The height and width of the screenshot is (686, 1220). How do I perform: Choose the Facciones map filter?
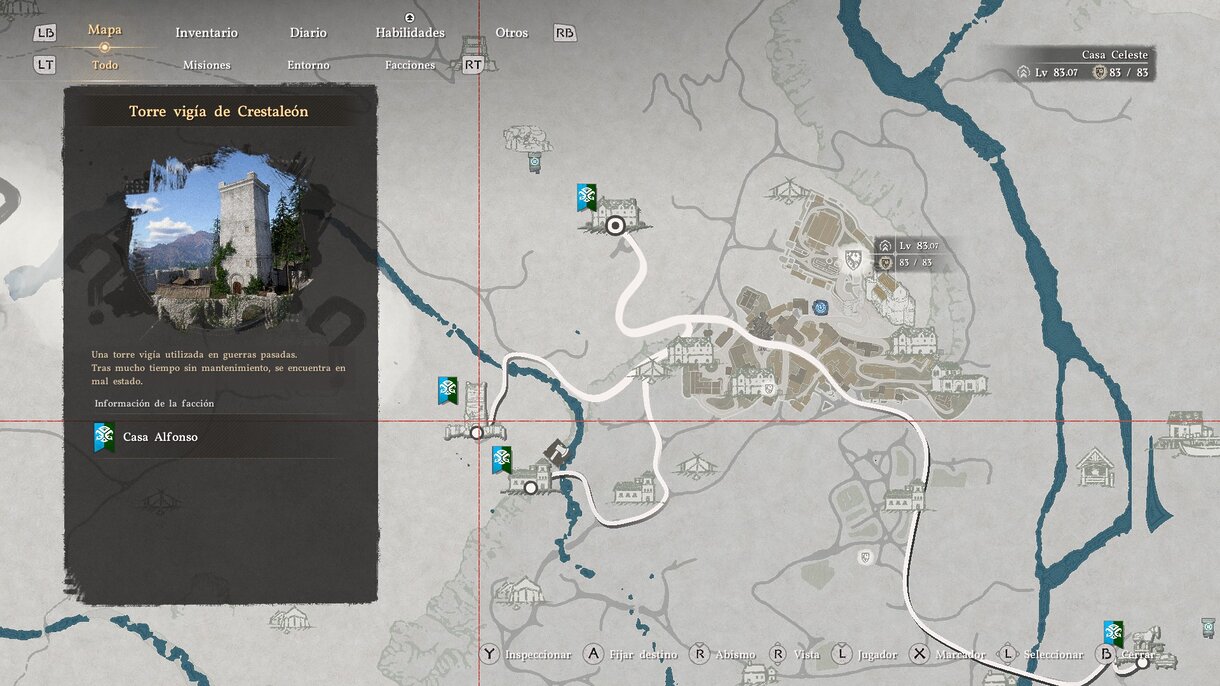pos(410,65)
